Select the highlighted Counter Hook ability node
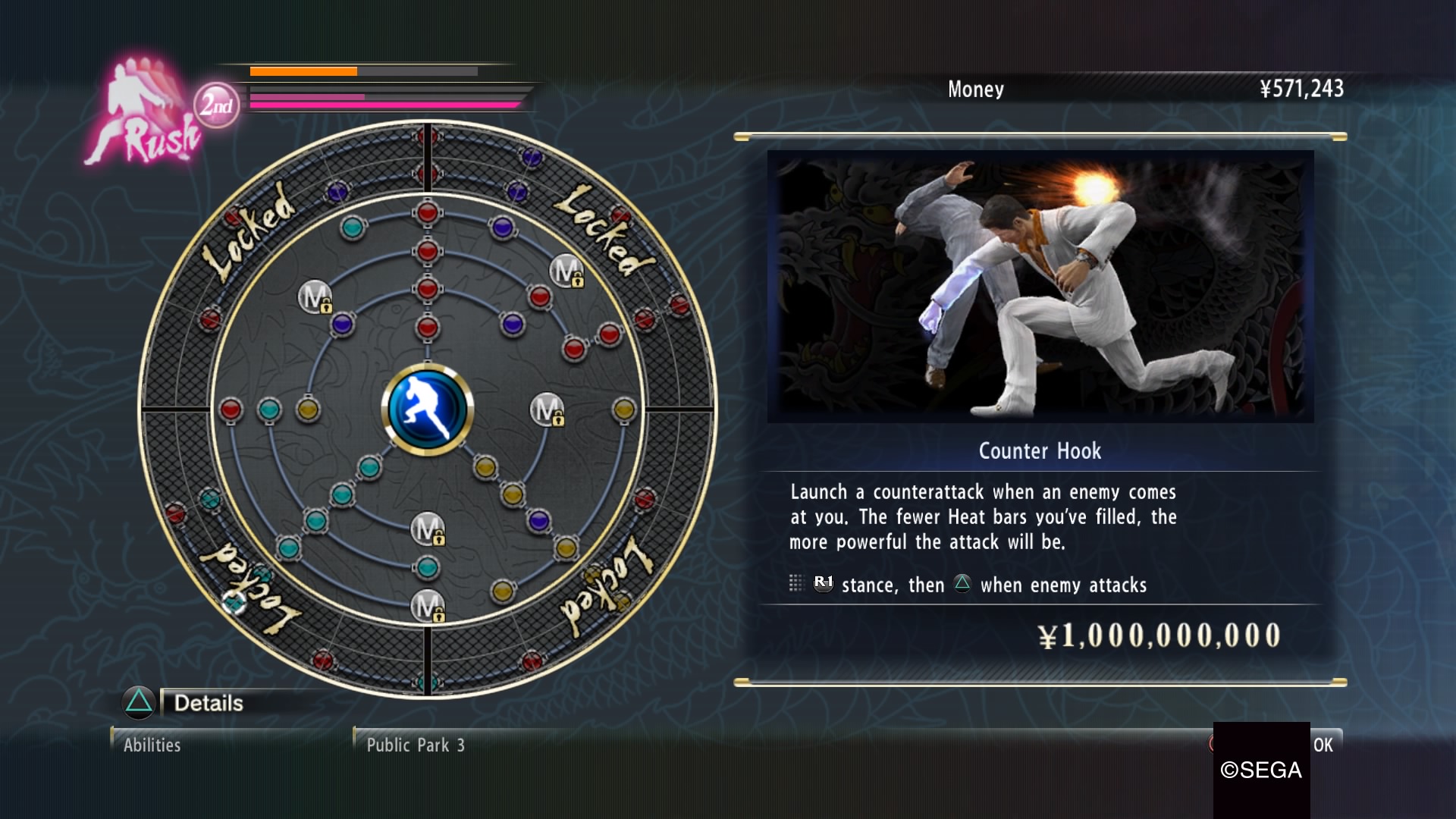 pyautogui.click(x=234, y=604)
